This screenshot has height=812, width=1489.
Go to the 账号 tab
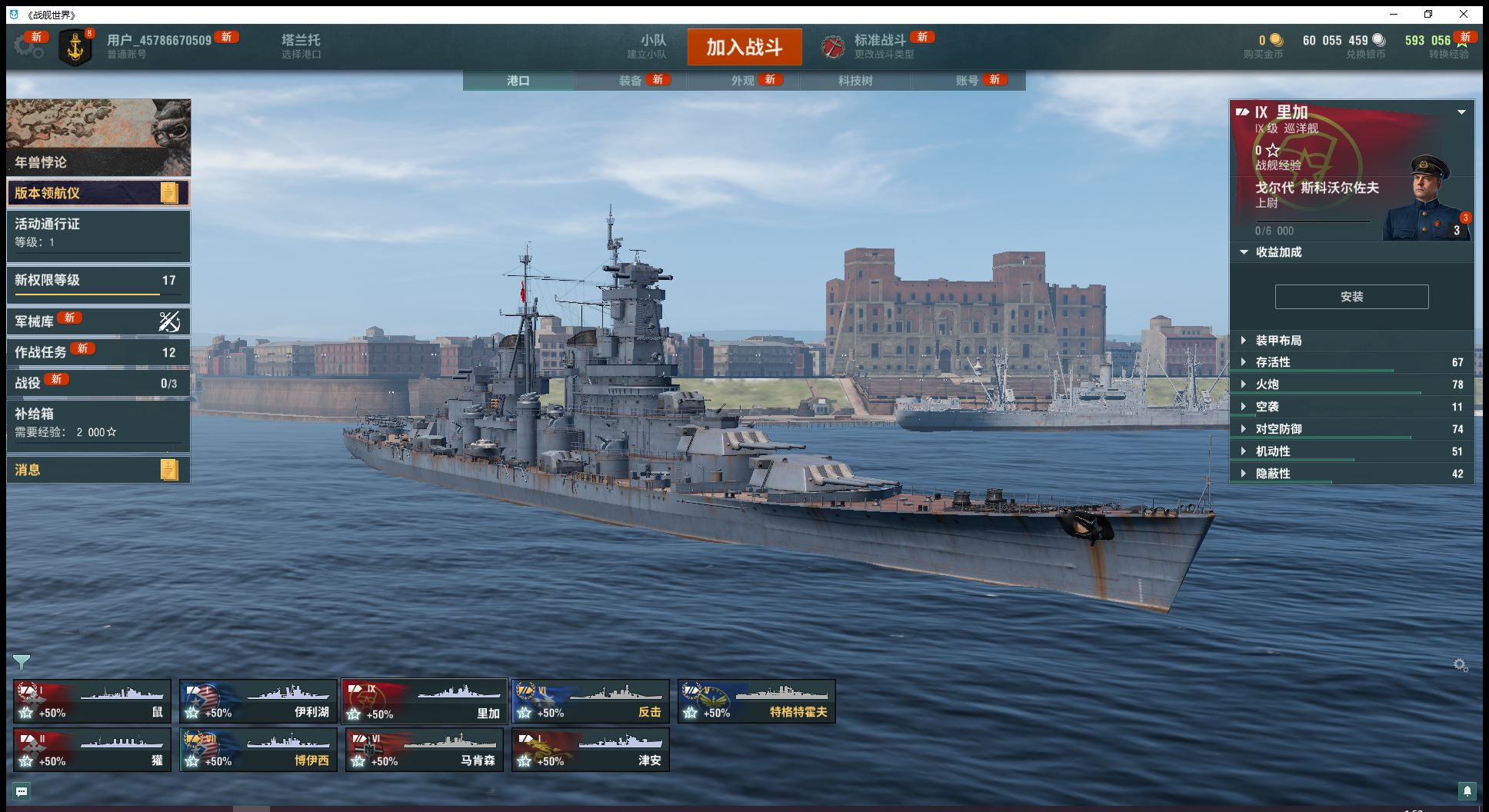(x=968, y=81)
